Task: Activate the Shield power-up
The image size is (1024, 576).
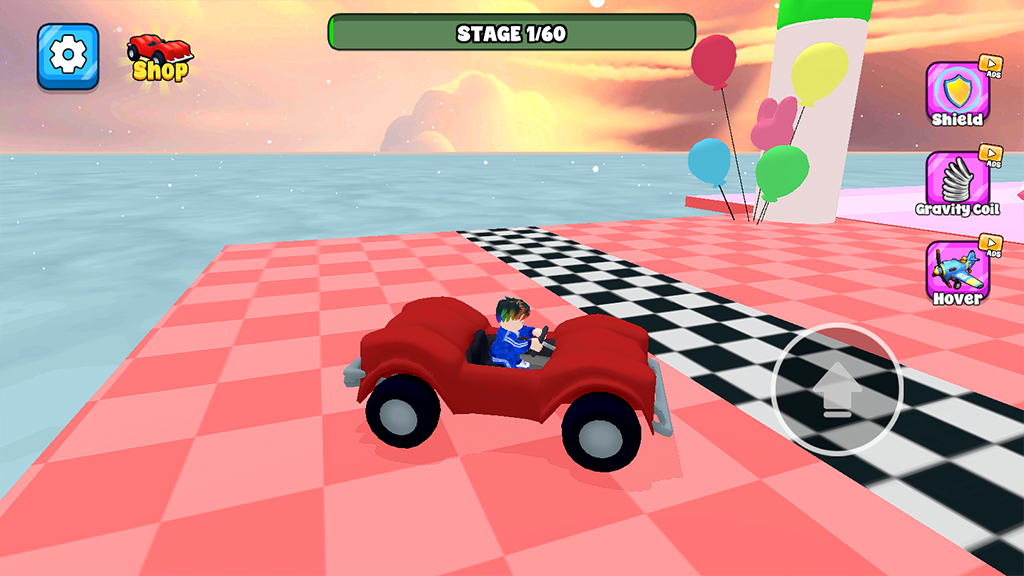Action: pyautogui.click(x=957, y=93)
